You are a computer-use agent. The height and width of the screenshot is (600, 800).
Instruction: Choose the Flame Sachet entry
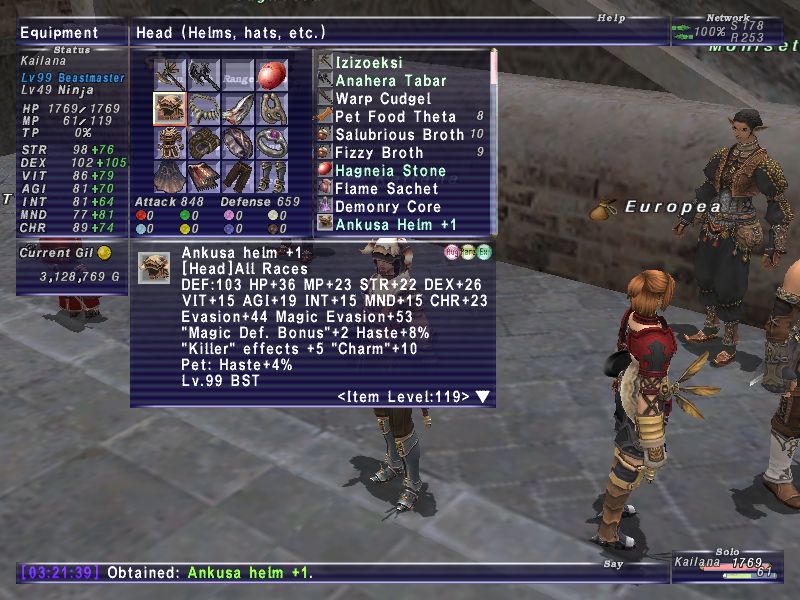point(386,188)
